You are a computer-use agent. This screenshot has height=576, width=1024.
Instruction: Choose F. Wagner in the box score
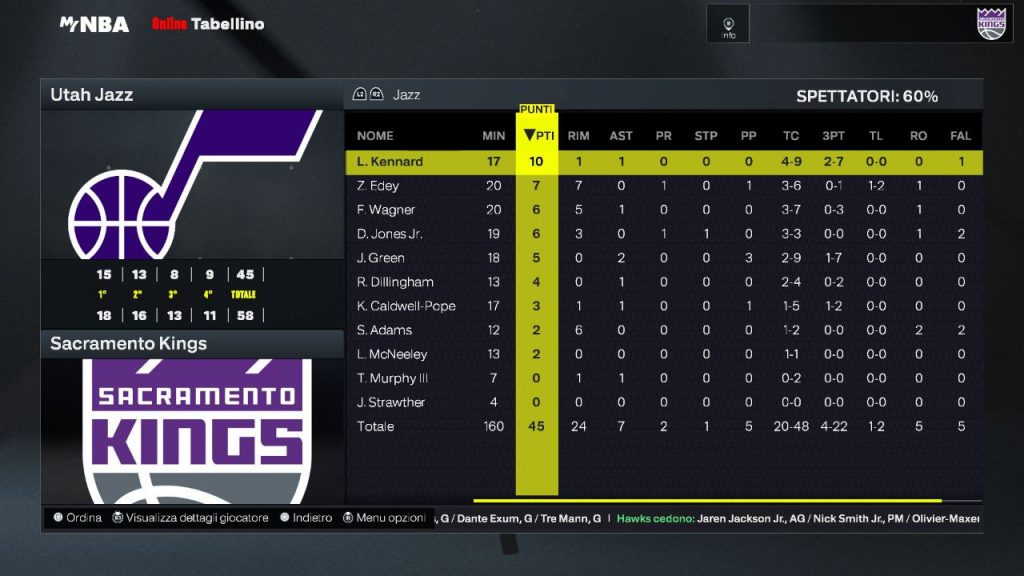click(x=386, y=210)
